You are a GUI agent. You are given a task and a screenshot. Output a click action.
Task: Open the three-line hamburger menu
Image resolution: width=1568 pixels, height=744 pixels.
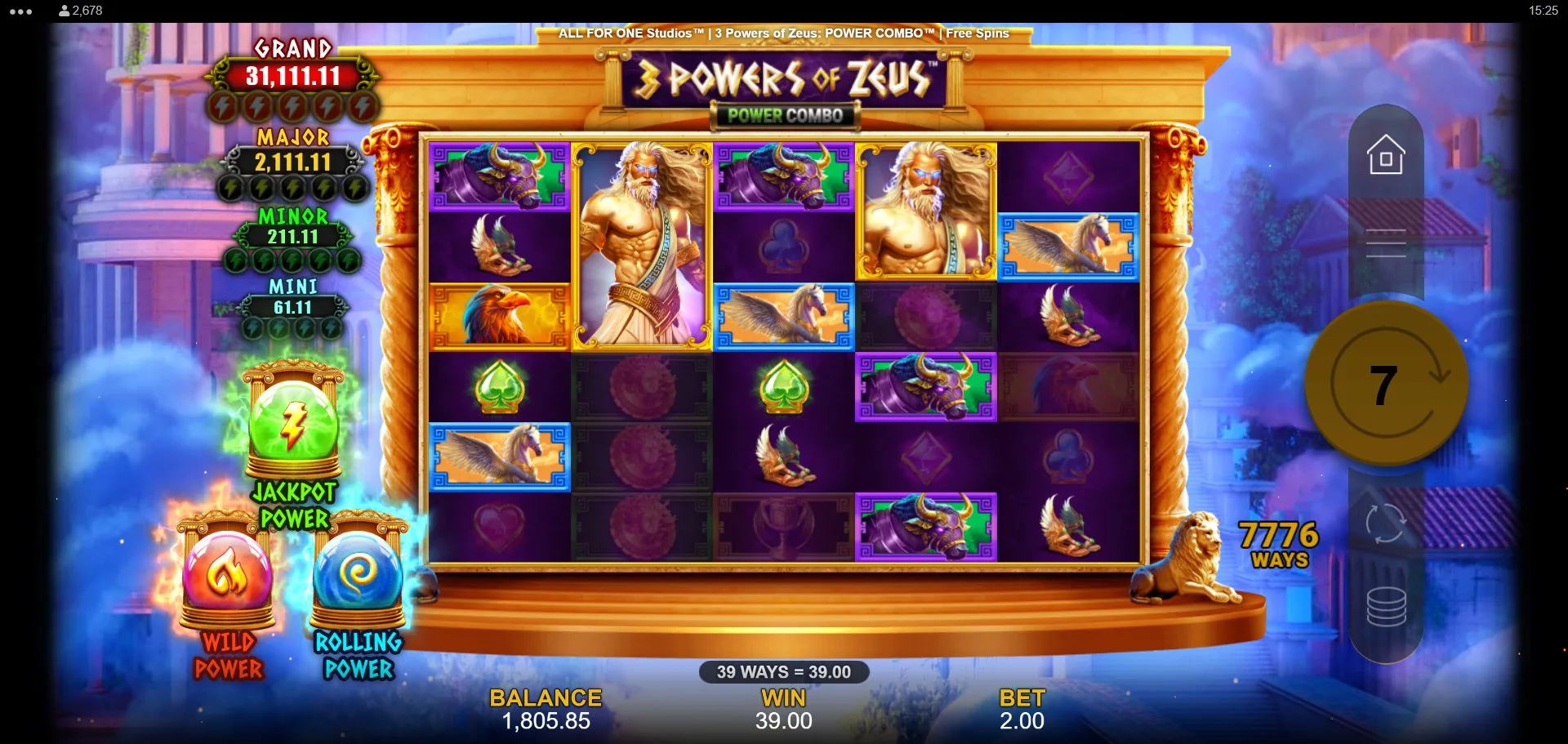pyautogui.click(x=1386, y=243)
